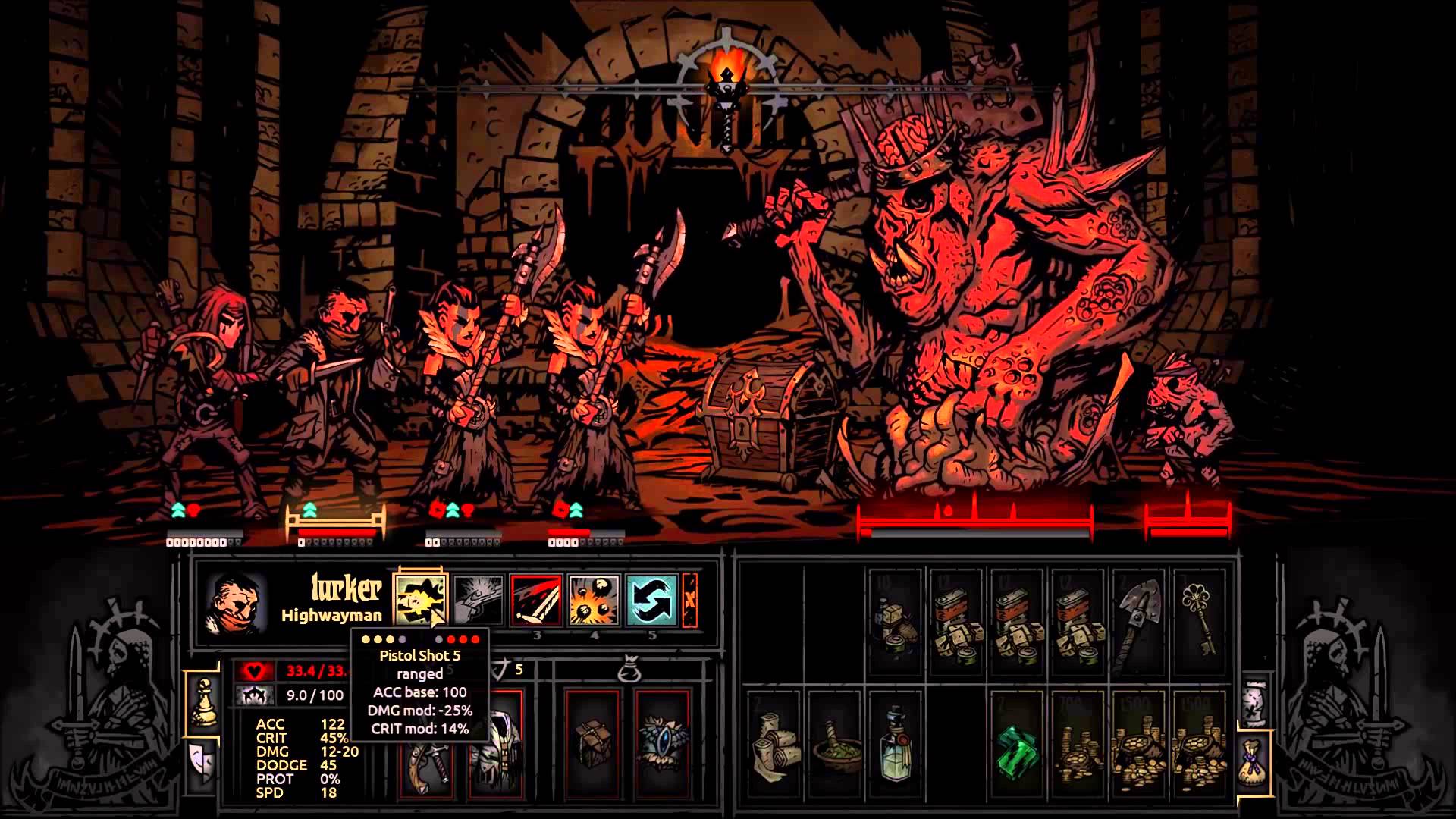Use the Grapeshot Blast skill icon
Viewport: 1456px width, 819px height.
tap(594, 600)
